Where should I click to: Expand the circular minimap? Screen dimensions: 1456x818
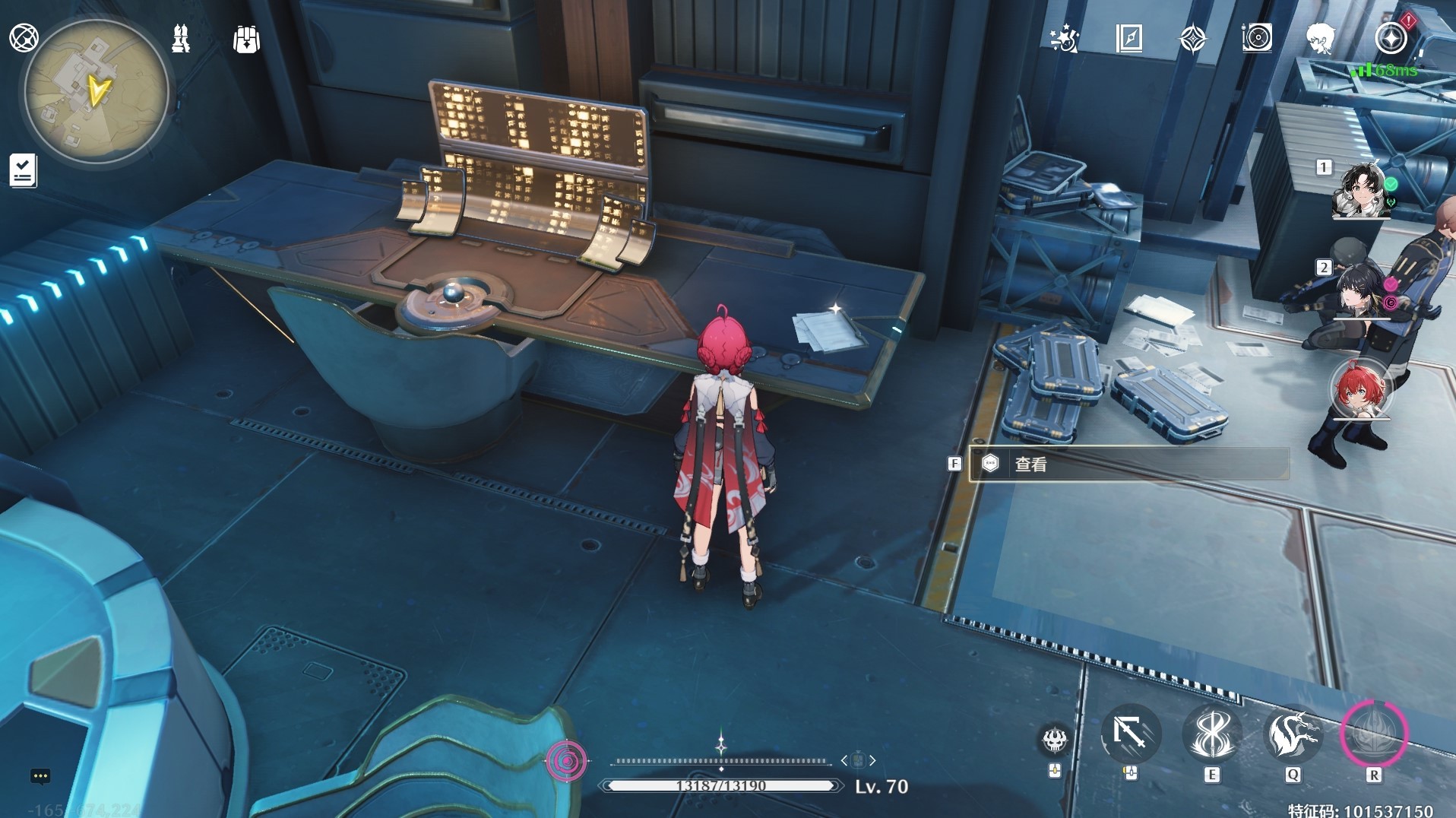click(x=97, y=92)
